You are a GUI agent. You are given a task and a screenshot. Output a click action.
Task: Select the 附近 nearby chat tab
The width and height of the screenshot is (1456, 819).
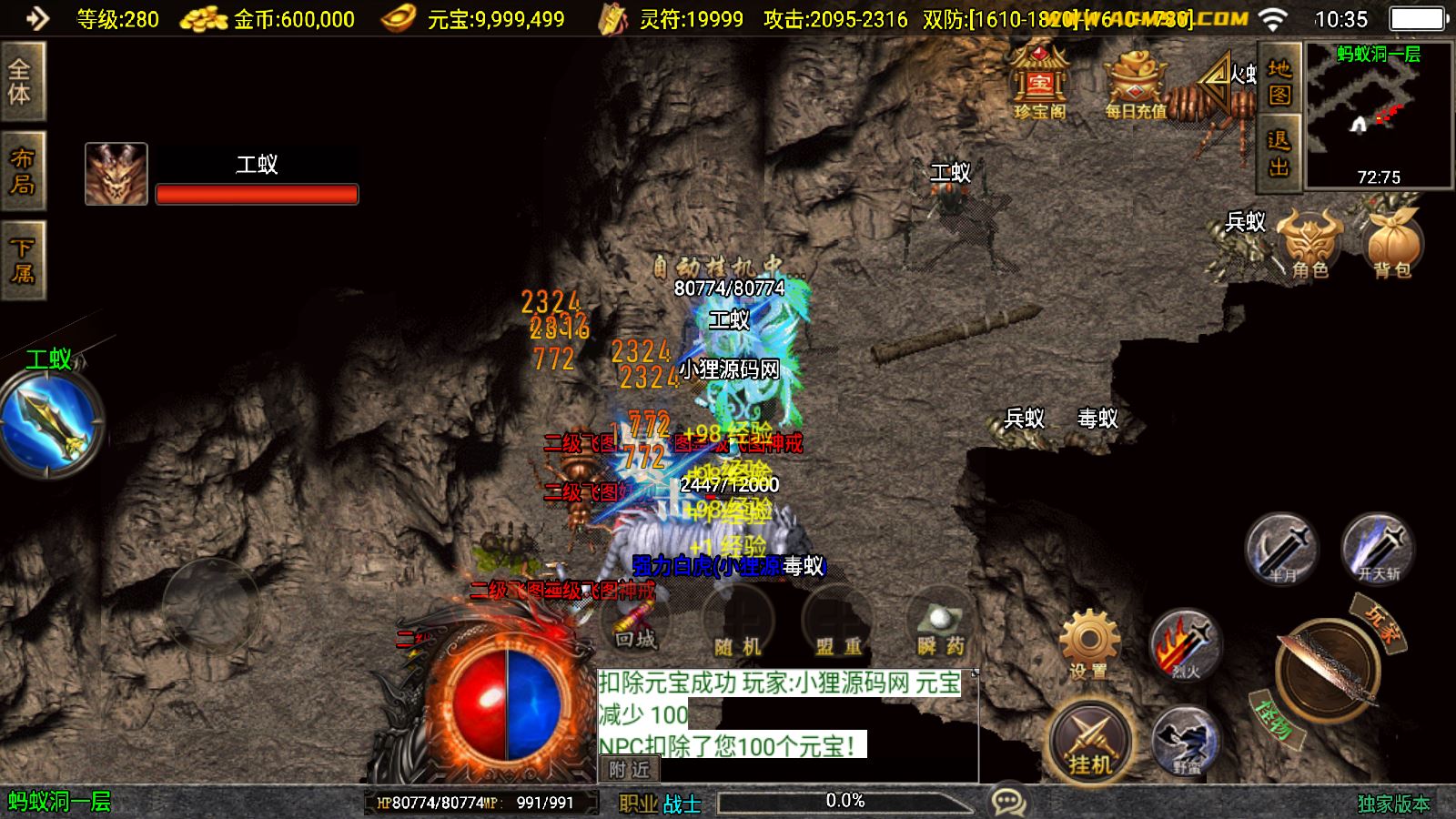630,770
